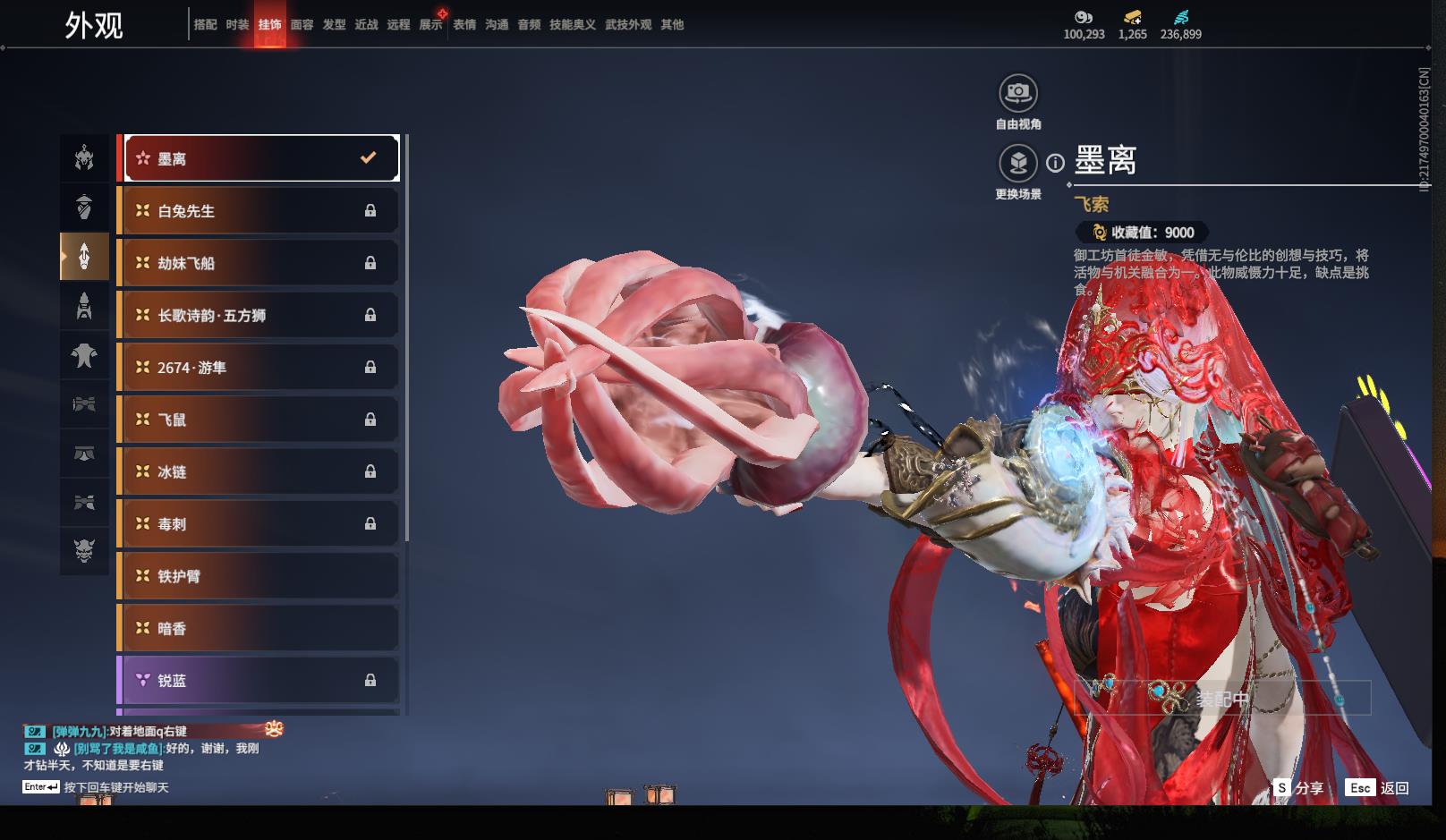Select the 其他 tab
This screenshot has width=1446, height=840.
click(x=672, y=25)
